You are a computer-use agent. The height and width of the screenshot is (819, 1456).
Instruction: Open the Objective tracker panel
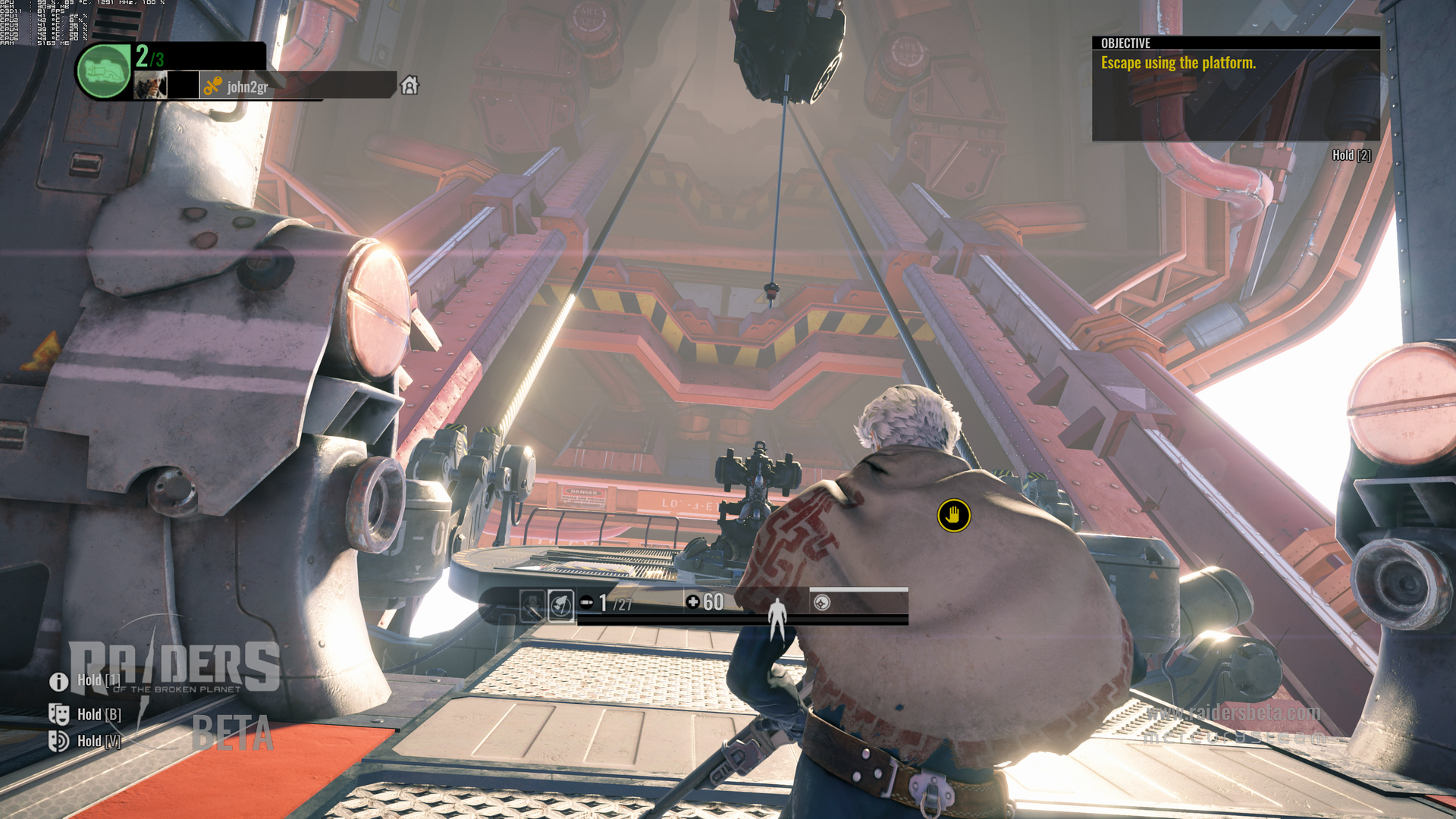point(1235,88)
